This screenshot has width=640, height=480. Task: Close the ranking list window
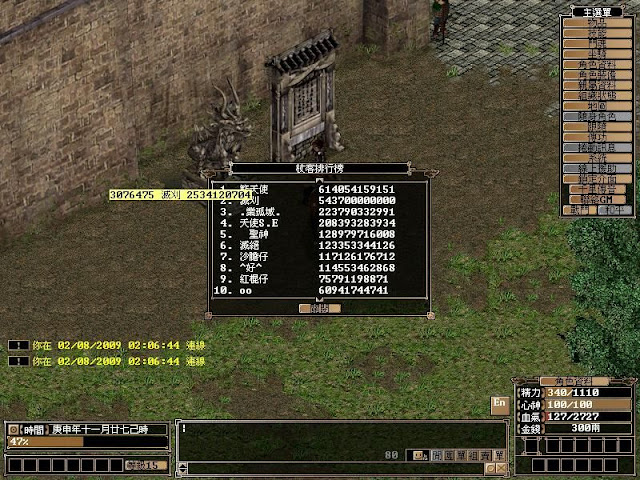[x=319, y=309]
